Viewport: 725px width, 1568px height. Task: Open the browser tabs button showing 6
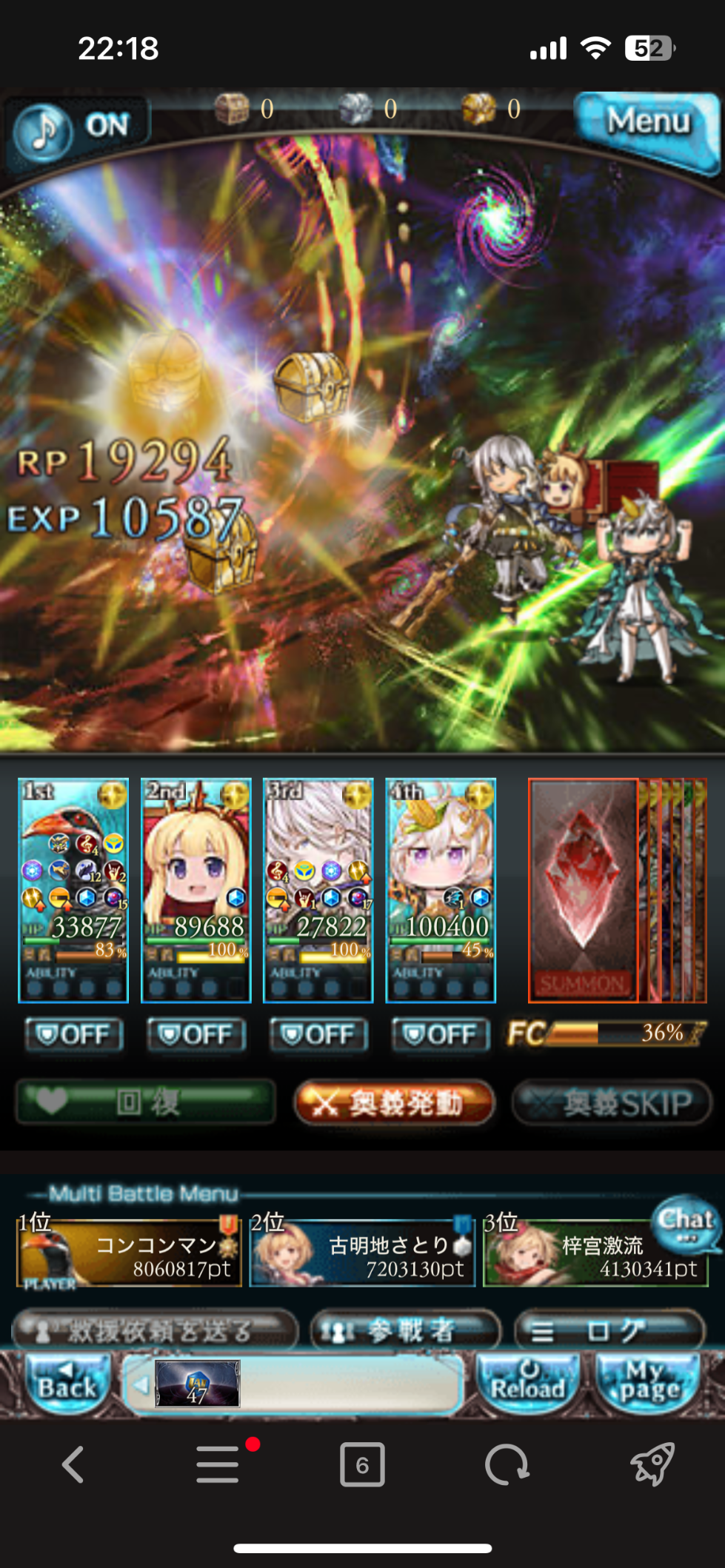(x=362, y=1464)
